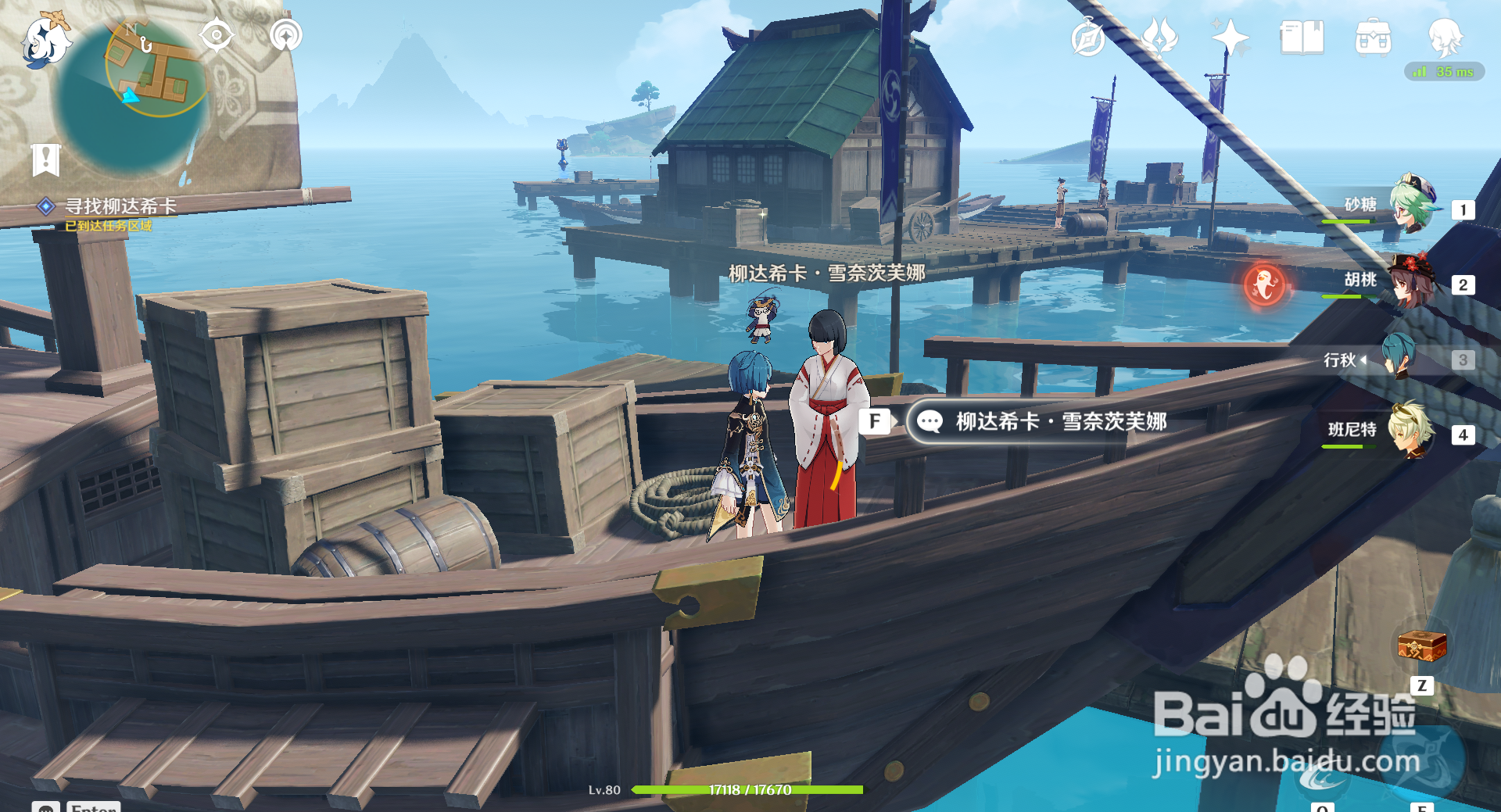Select the tracked quest 寻找柳达希卡
This screenshot has width=1501, height=812.
click(x=120, y=206)
